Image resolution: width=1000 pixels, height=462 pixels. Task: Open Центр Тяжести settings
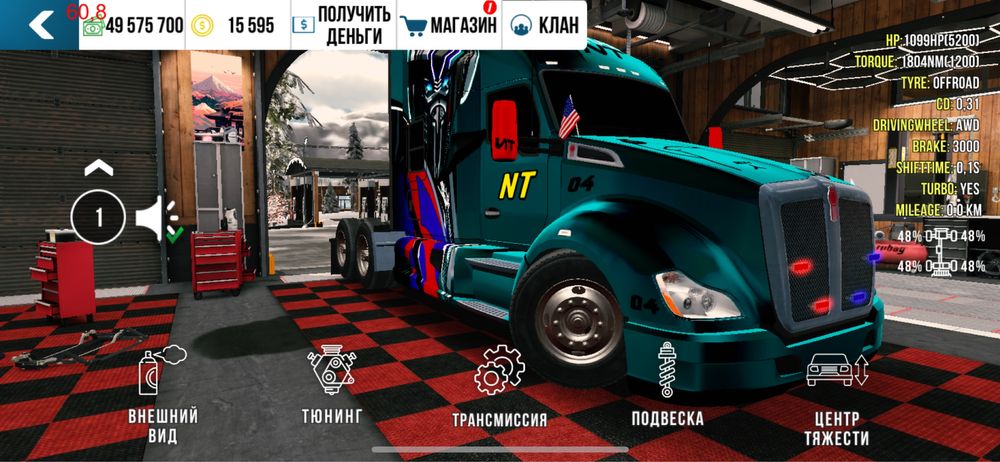click(x=837, y=397)
